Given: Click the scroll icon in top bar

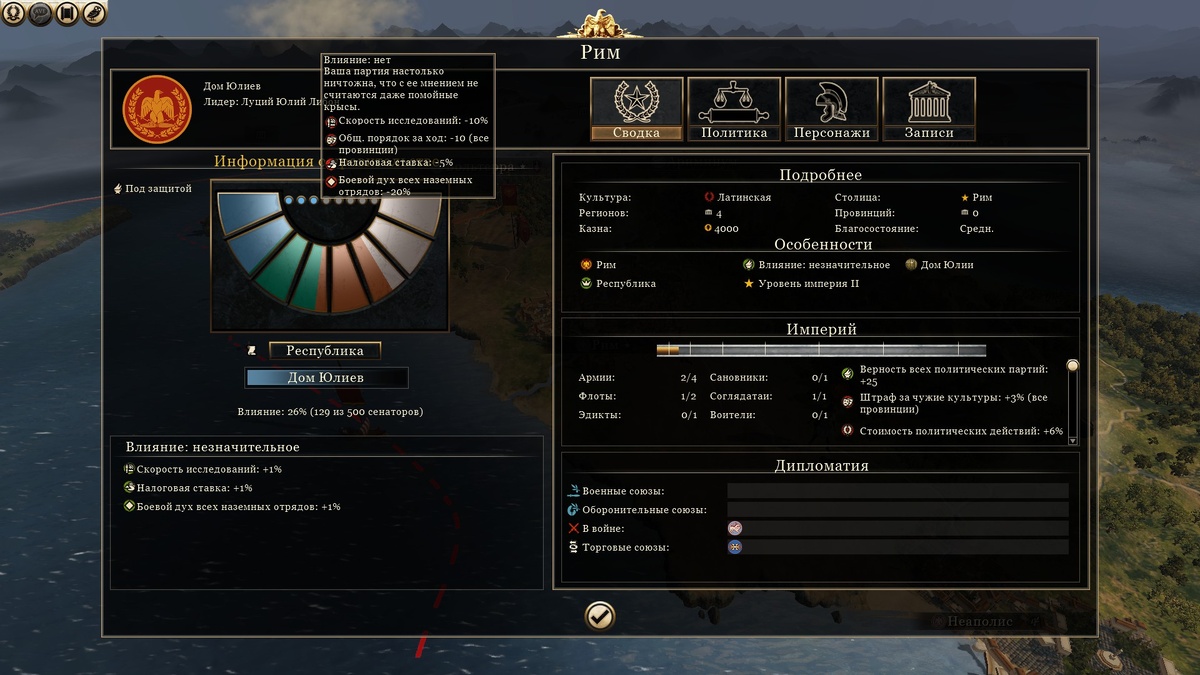Looking at the screenshot, I should point(67,14).
